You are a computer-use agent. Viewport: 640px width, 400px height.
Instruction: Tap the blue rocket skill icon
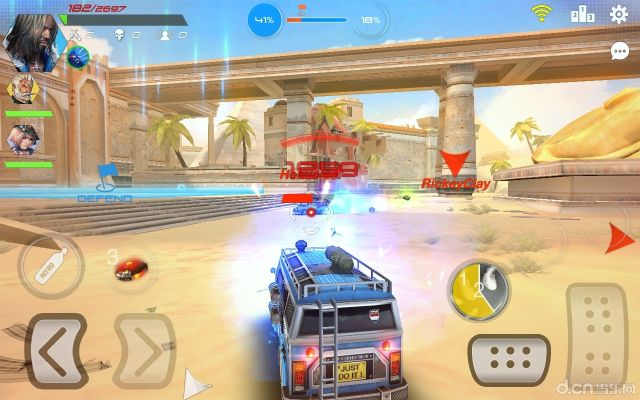point(78,56)
